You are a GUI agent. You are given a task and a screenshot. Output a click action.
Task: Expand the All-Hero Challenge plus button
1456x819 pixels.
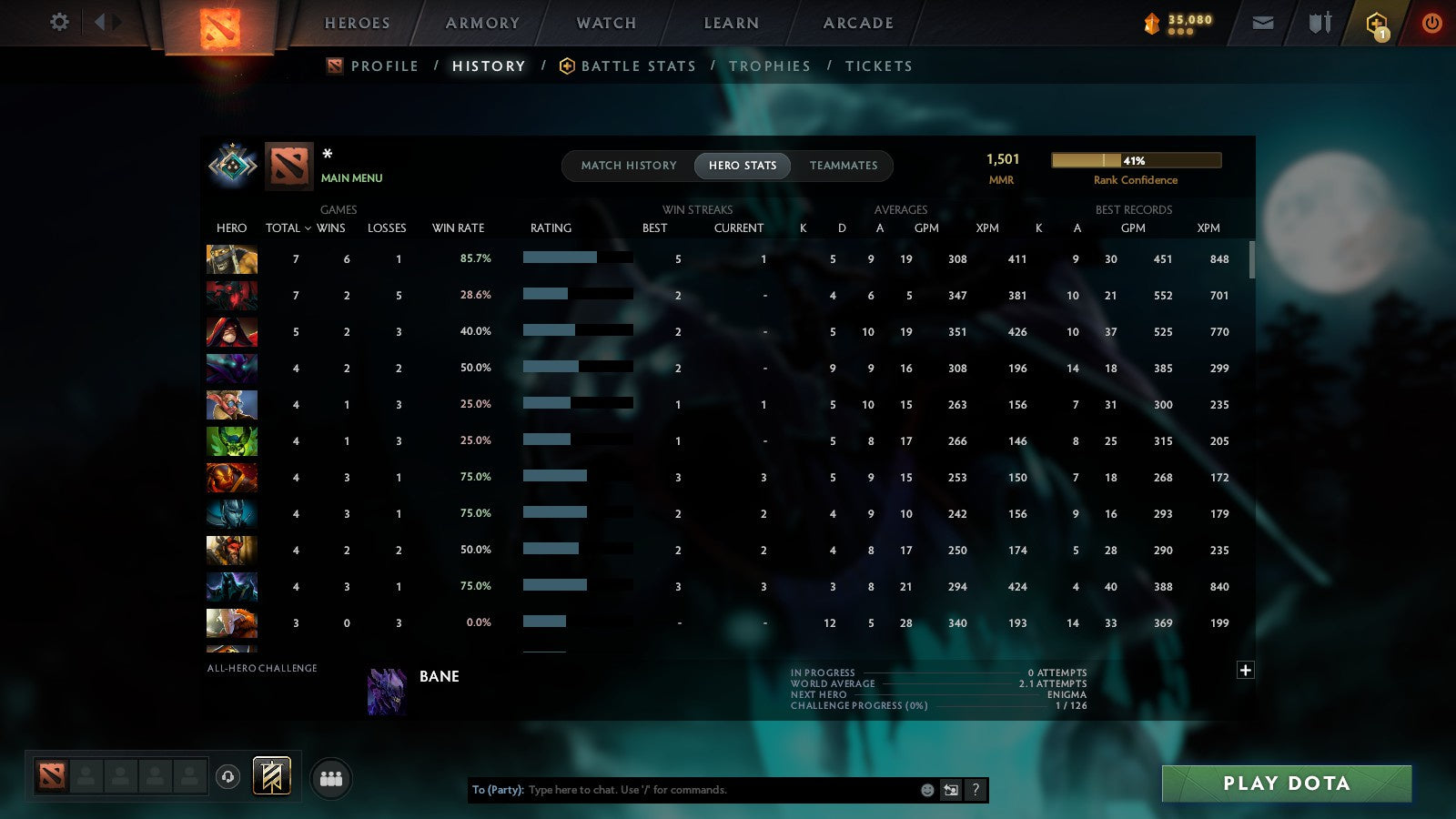coord(1246,669)
